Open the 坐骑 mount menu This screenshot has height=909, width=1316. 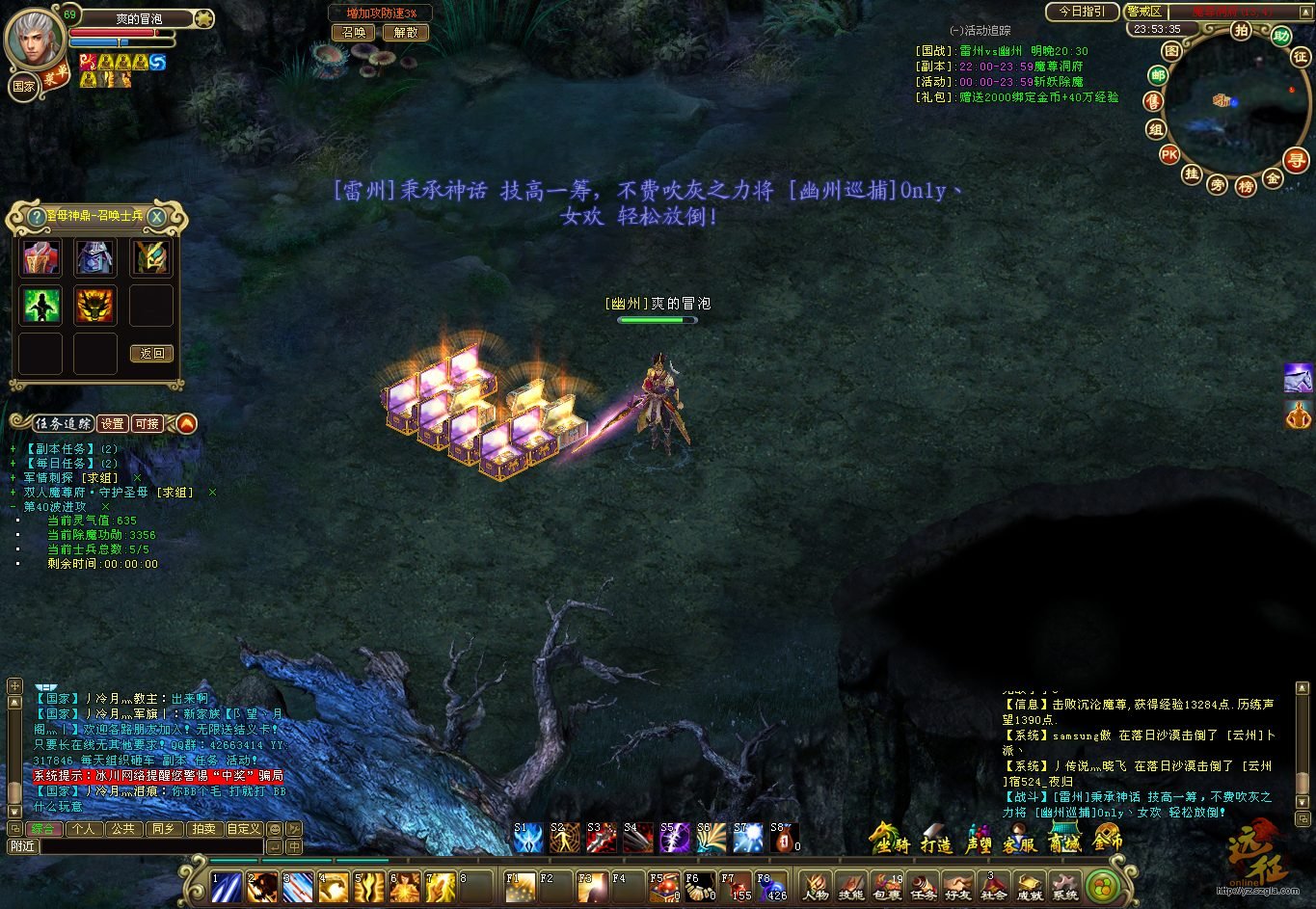point(889,841)
